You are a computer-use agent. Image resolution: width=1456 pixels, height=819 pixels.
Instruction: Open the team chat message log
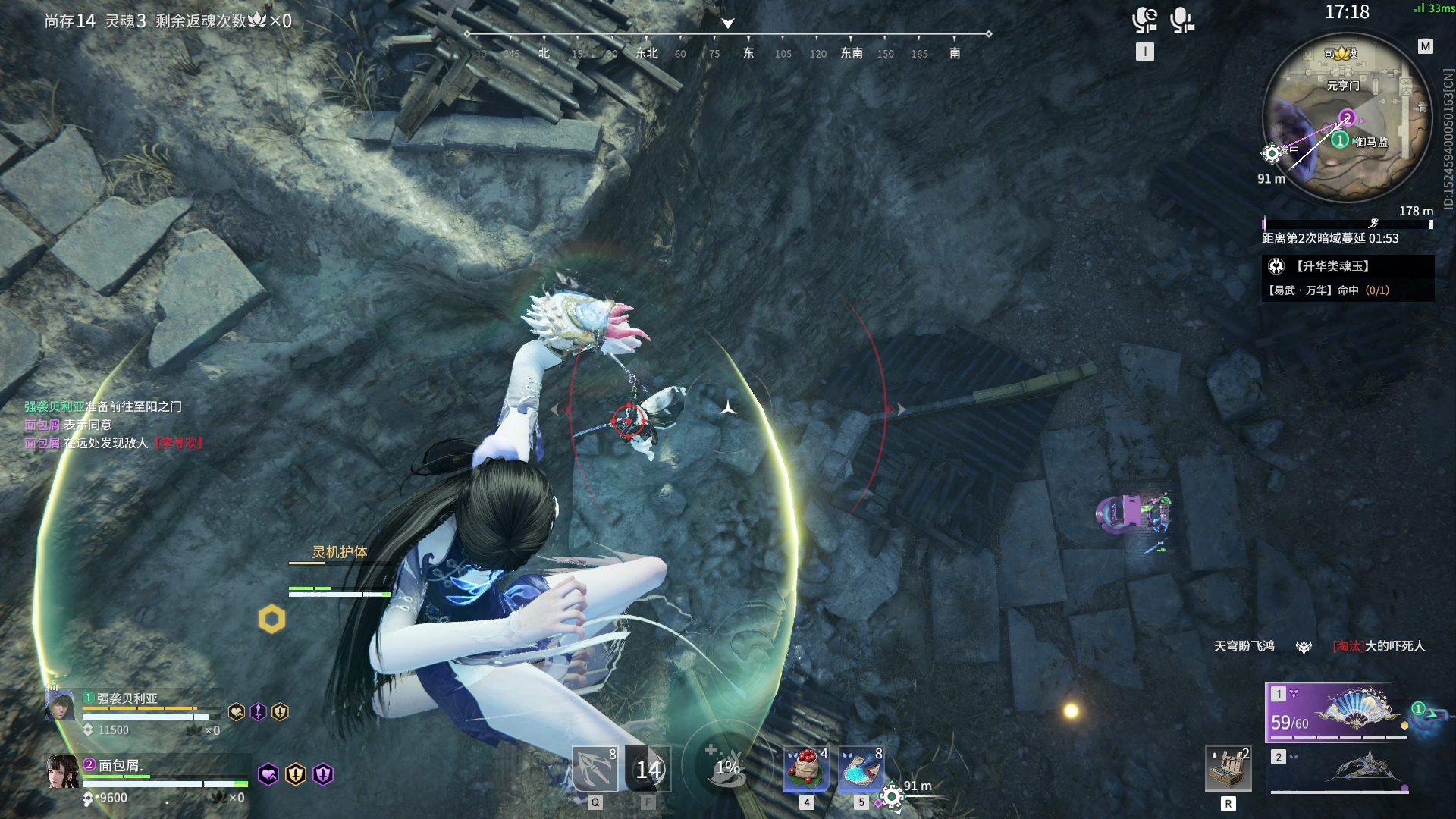(x=114, y=425)
